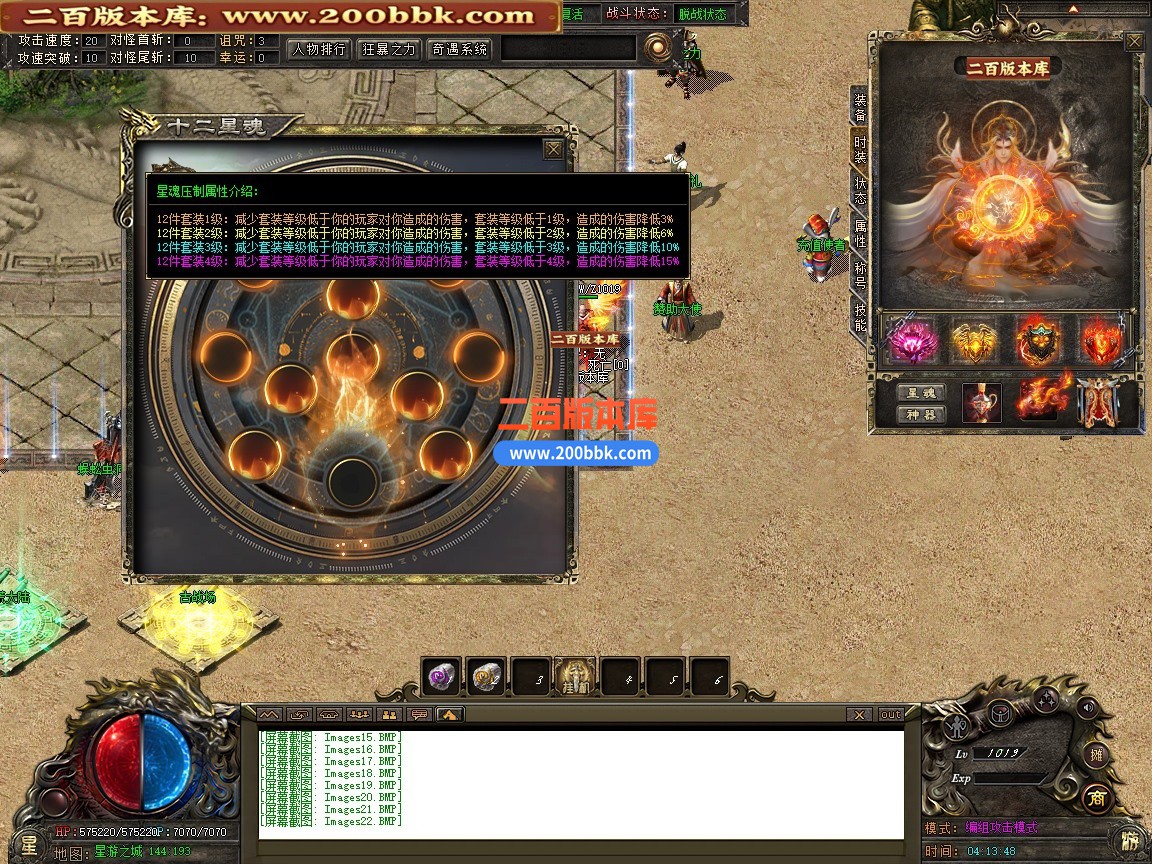This screenshot has height=864, width=1152.
Task: Show the 属性 tab
Action: (859, 234)
